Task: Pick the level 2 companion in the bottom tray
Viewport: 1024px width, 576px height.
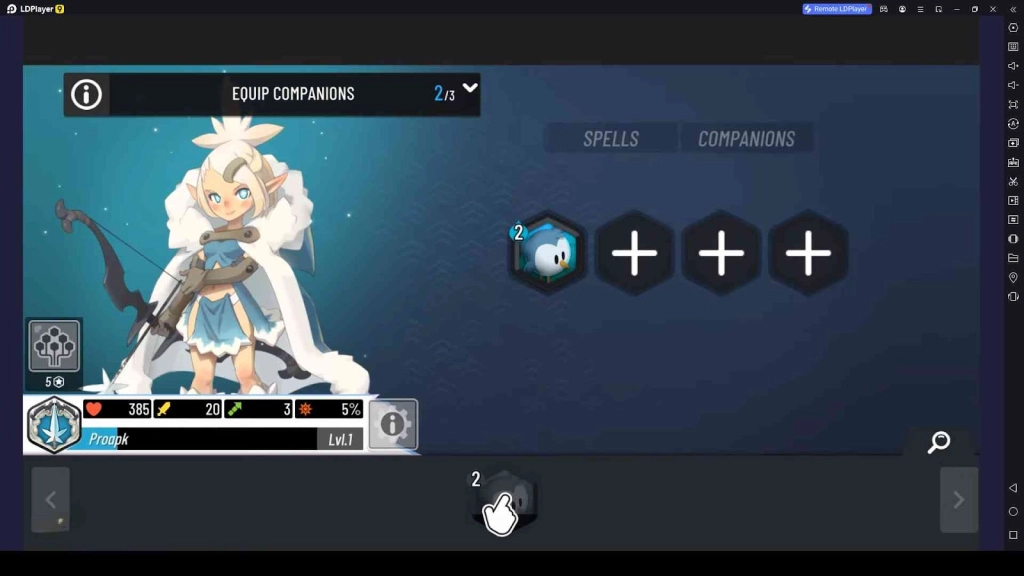Action: tap(507, 499)
